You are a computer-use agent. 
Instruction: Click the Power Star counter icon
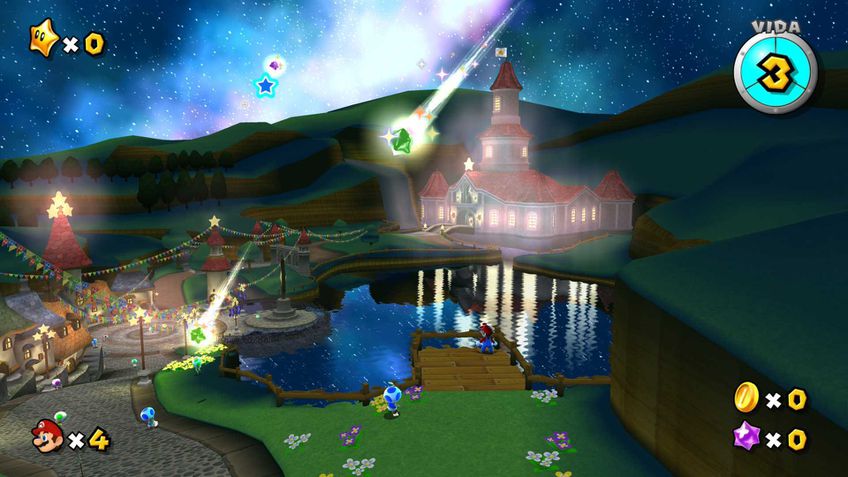tap(44, 40)
